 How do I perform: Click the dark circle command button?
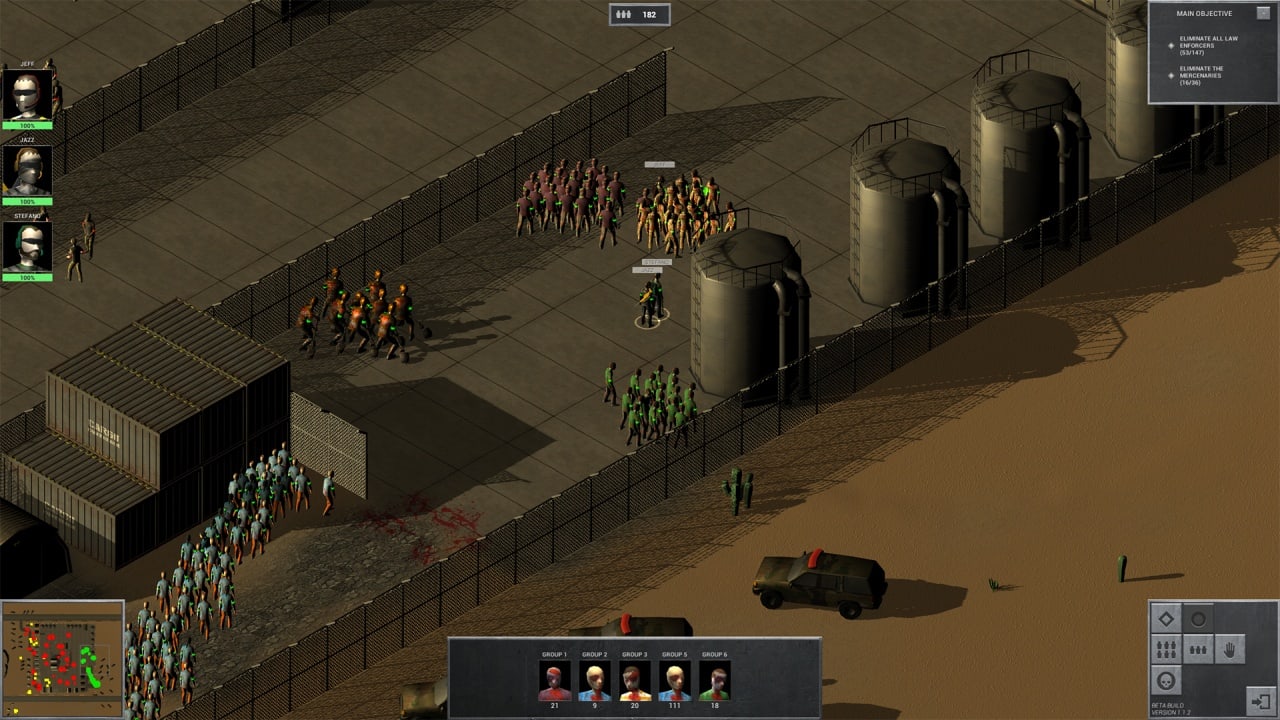click(x=1198, y=619)
